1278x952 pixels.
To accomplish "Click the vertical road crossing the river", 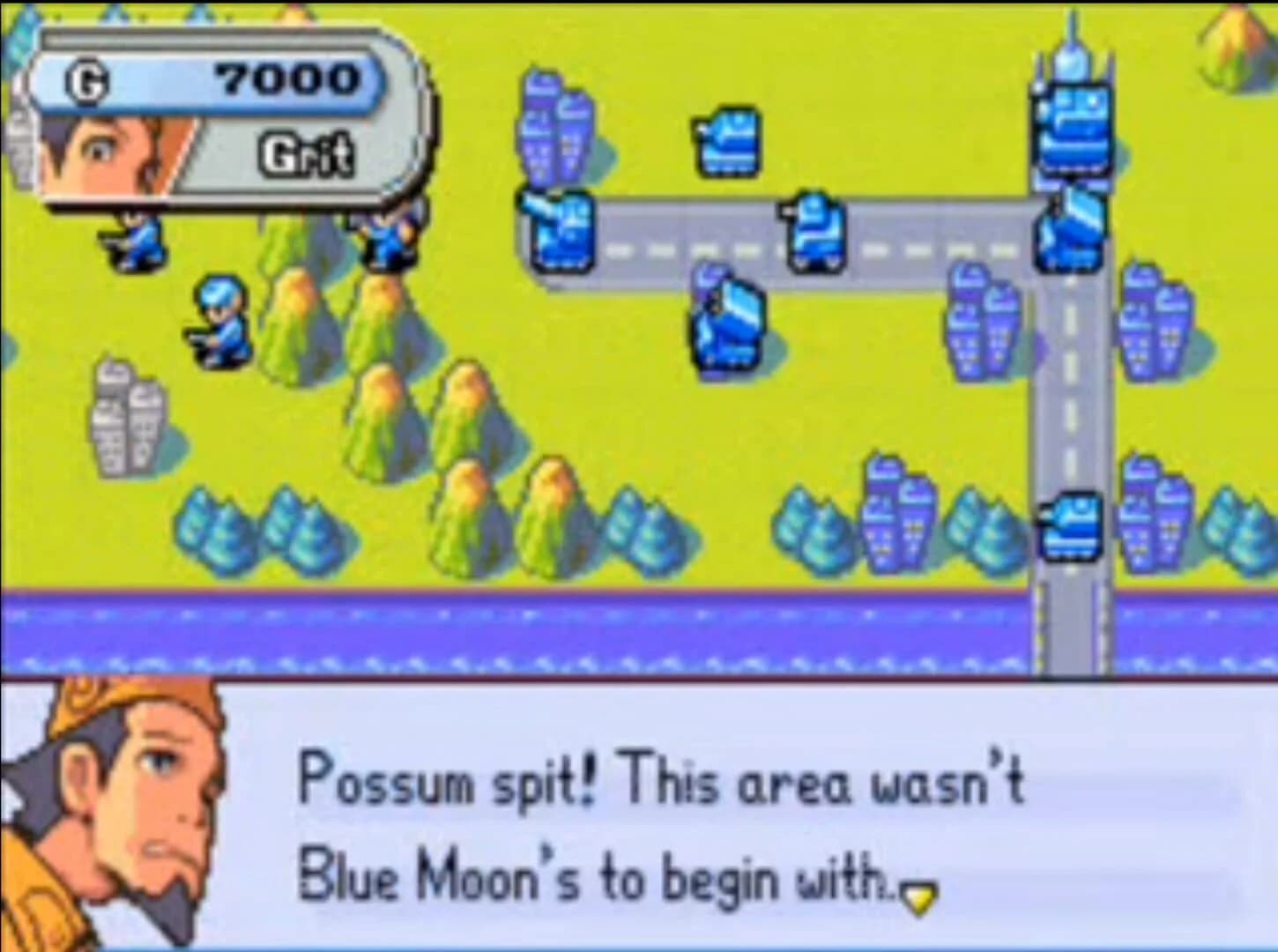I will [x=1071, y=626].
